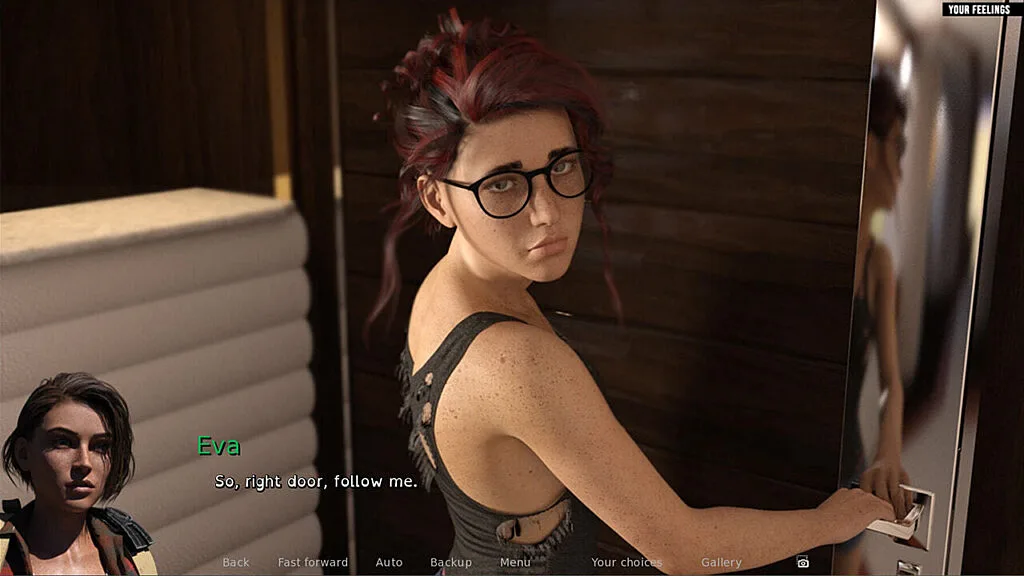This screenshot has height=576, width=1024.
Task: Open the Gallery
Action: [721, 562]
